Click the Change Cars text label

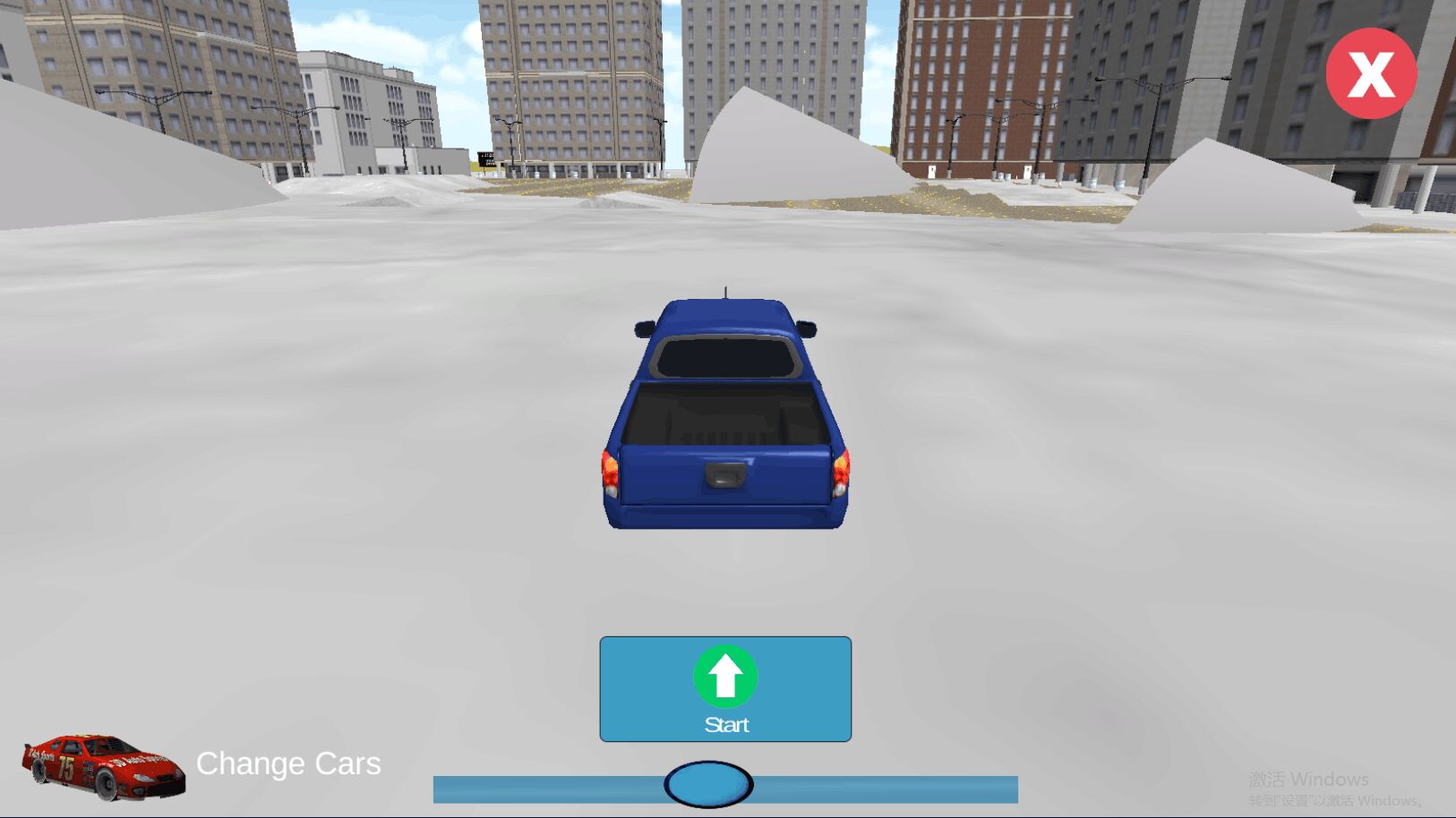point(287,763)
